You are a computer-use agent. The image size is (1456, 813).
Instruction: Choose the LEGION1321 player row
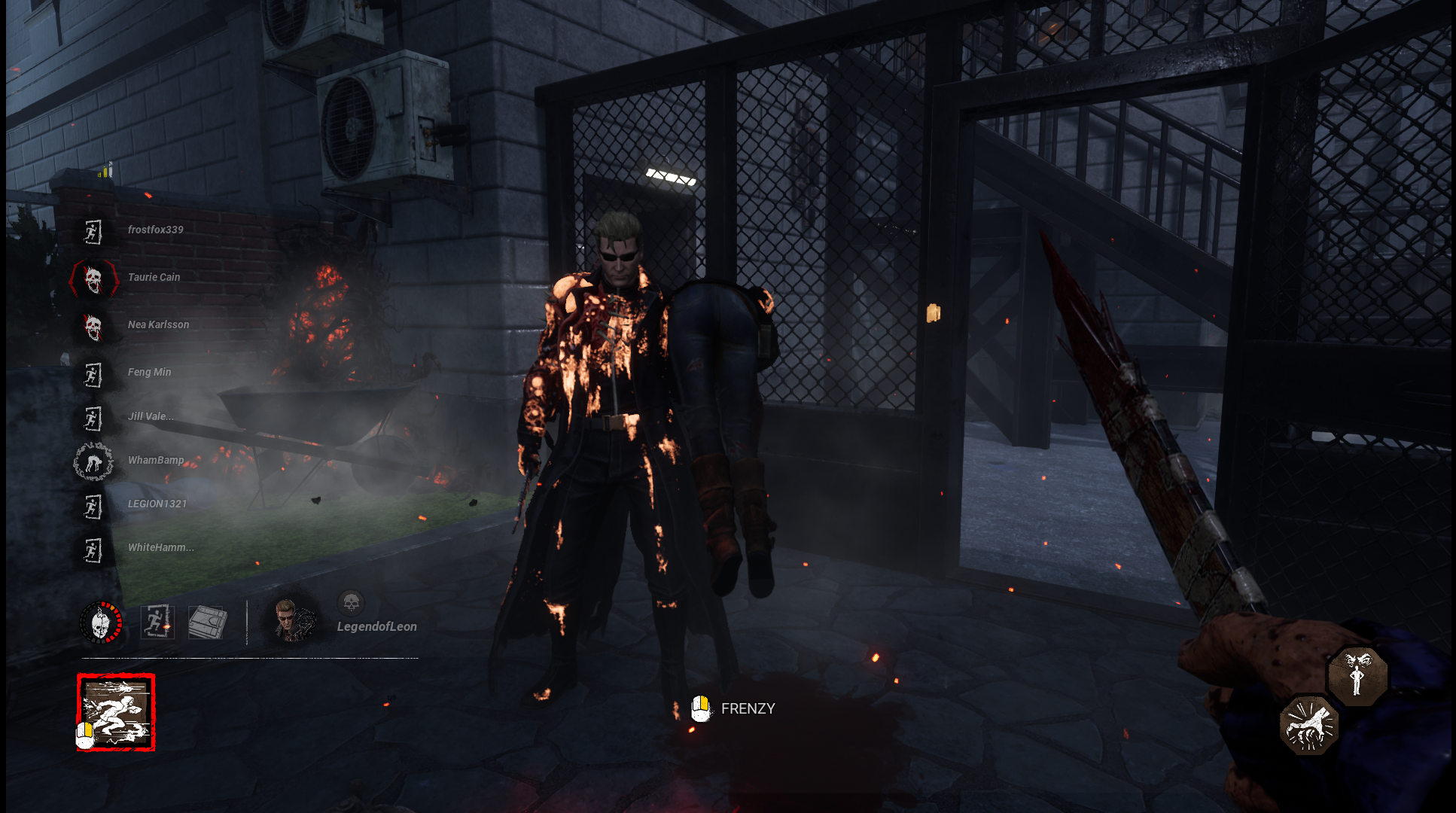(157, 504)
